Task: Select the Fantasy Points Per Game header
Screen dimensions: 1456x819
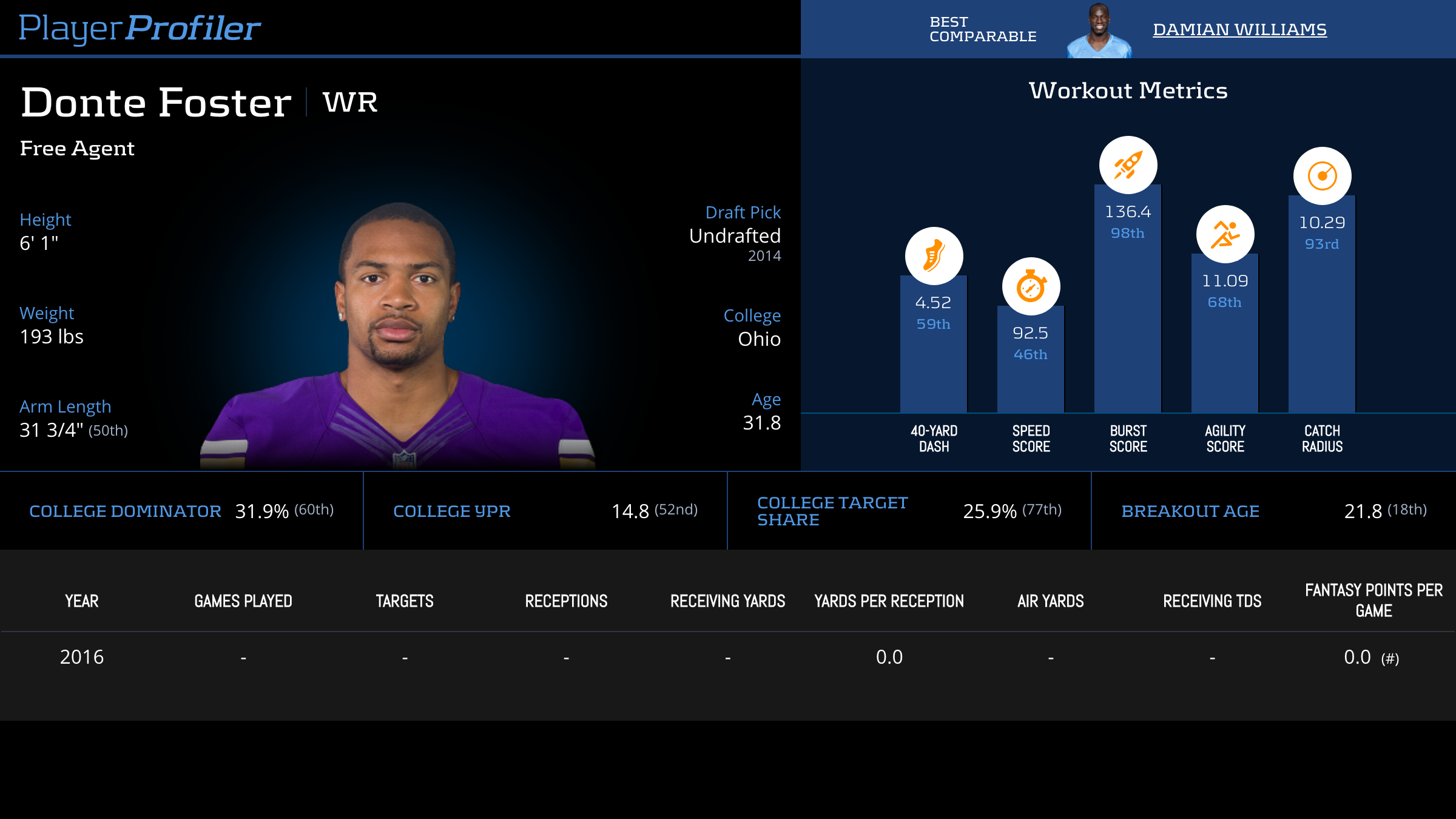Action: pos(1373,600)
